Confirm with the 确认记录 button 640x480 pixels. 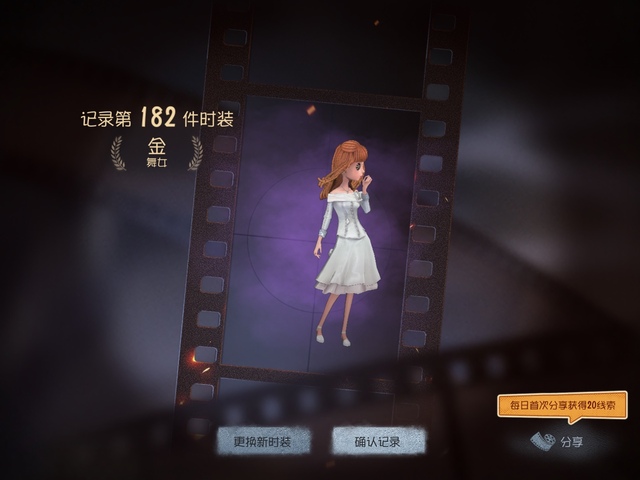(x=378, y=441)
